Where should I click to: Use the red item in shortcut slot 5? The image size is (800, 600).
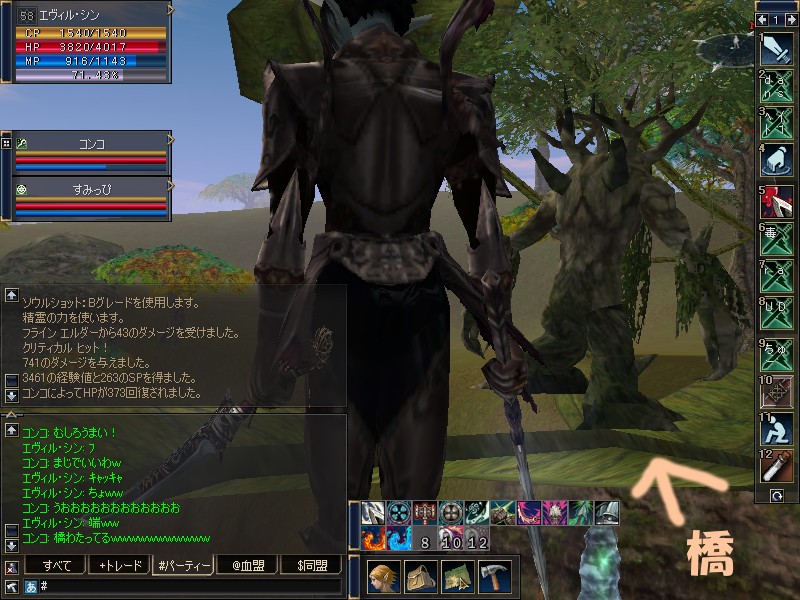coord(777,198)
